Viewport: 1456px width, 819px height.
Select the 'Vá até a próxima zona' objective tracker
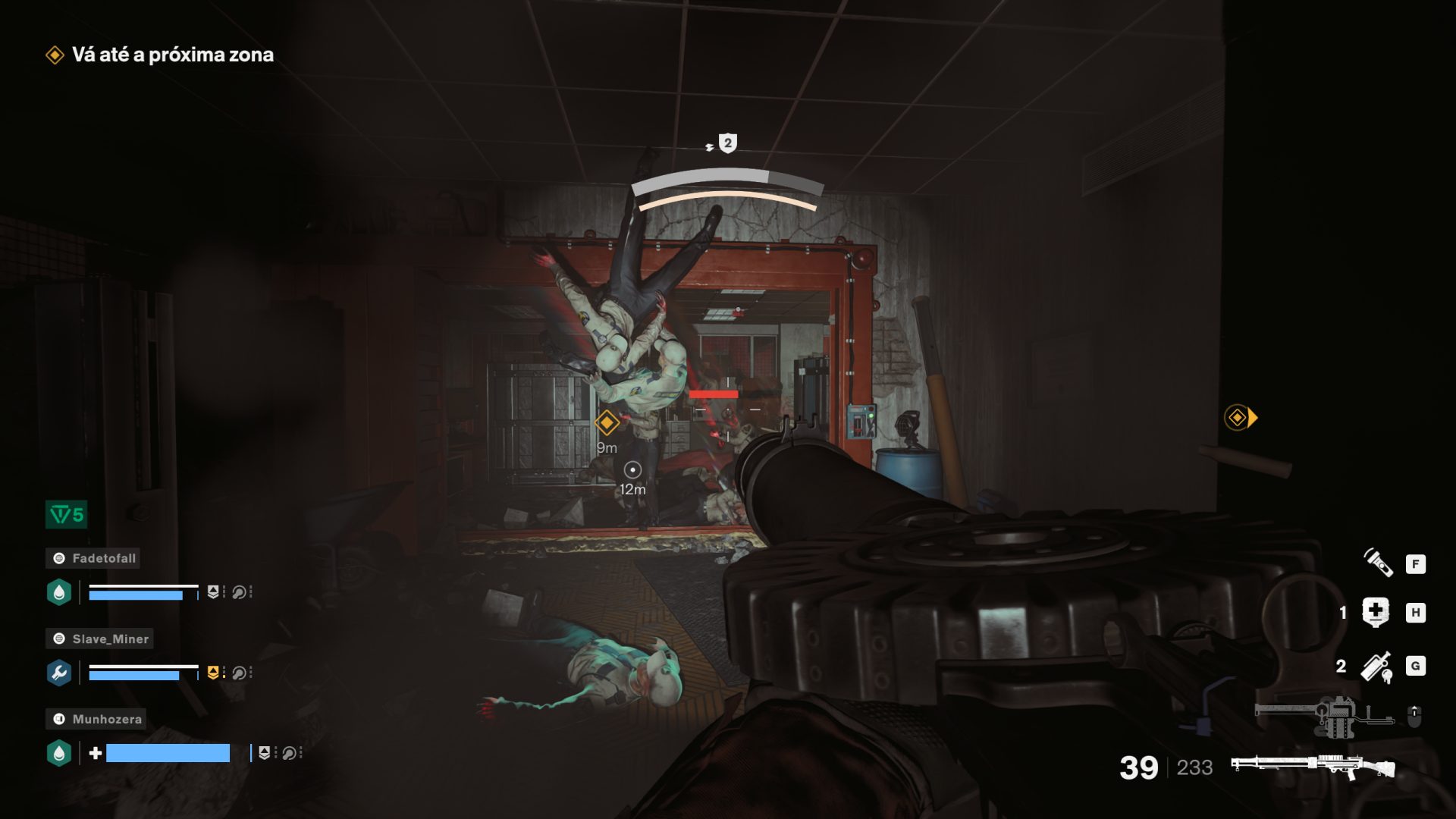(x=161, y=55)
